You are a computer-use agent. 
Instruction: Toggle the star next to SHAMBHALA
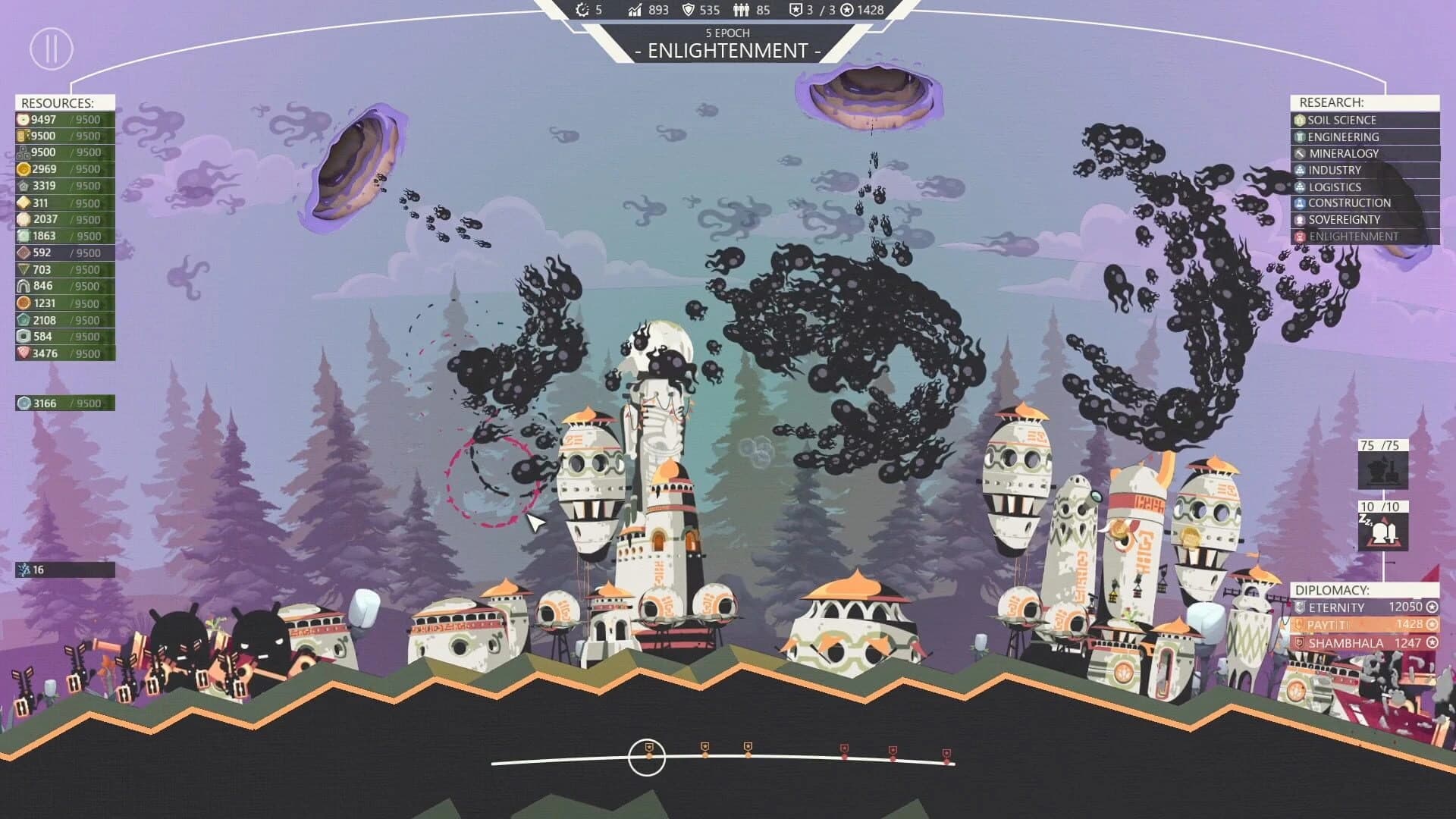point(1430,642)
